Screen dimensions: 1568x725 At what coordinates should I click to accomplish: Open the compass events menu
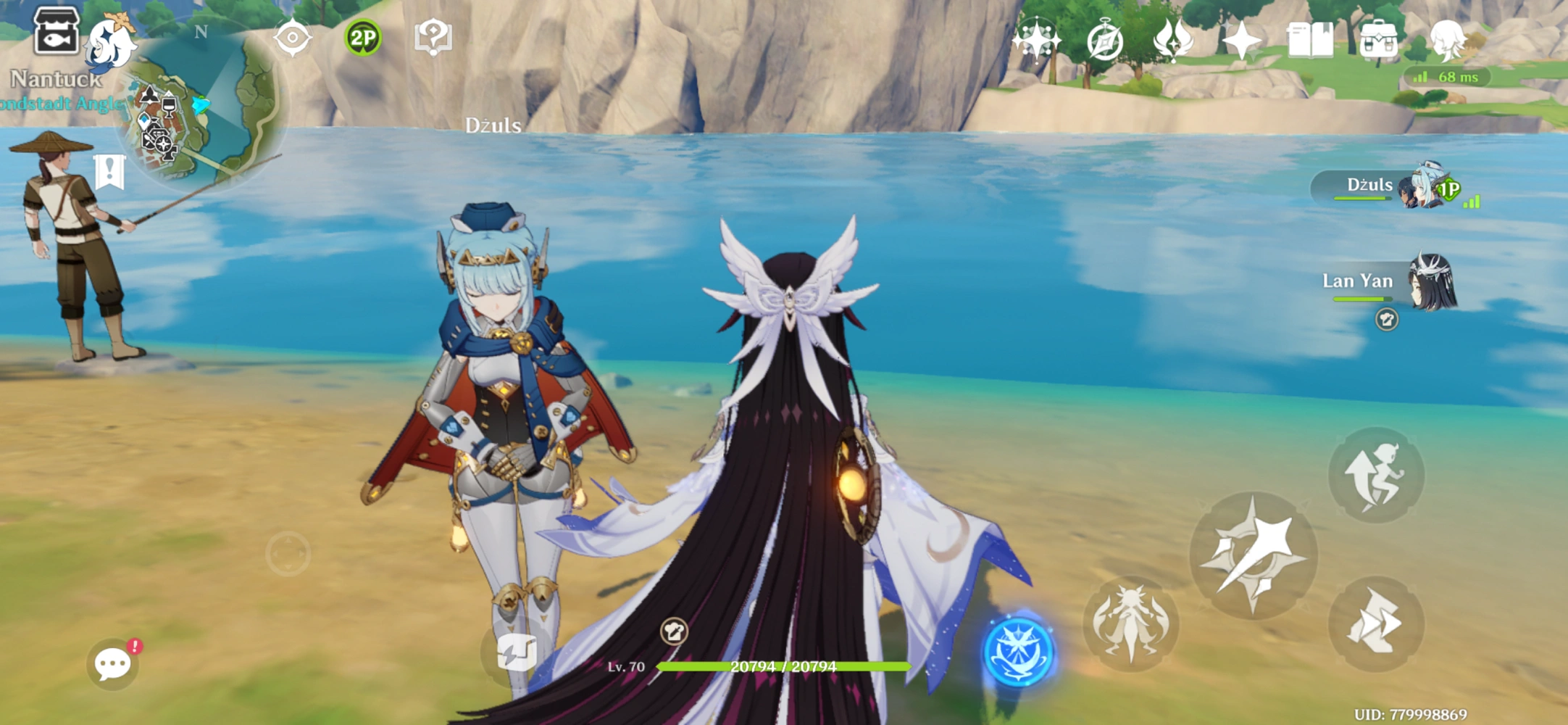click(x=1104, y=41)
